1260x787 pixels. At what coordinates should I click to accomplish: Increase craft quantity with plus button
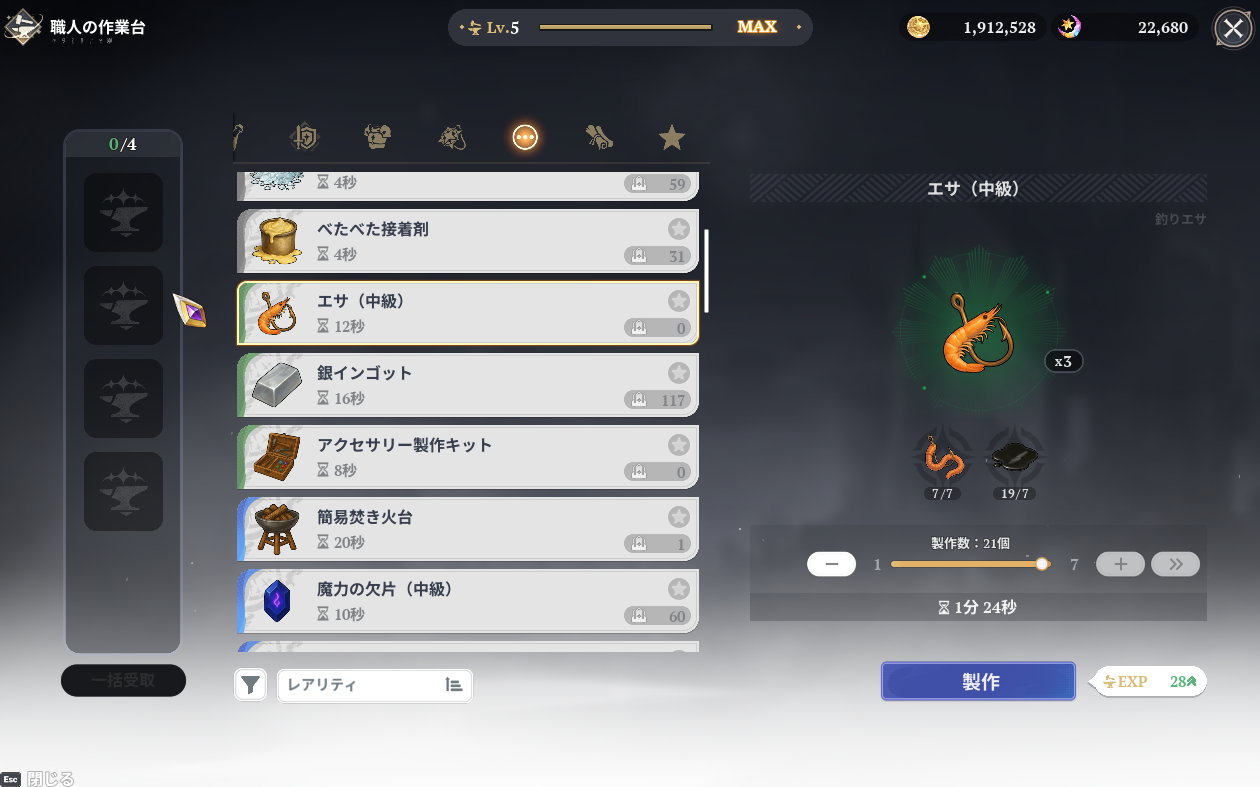(1120, 564)
